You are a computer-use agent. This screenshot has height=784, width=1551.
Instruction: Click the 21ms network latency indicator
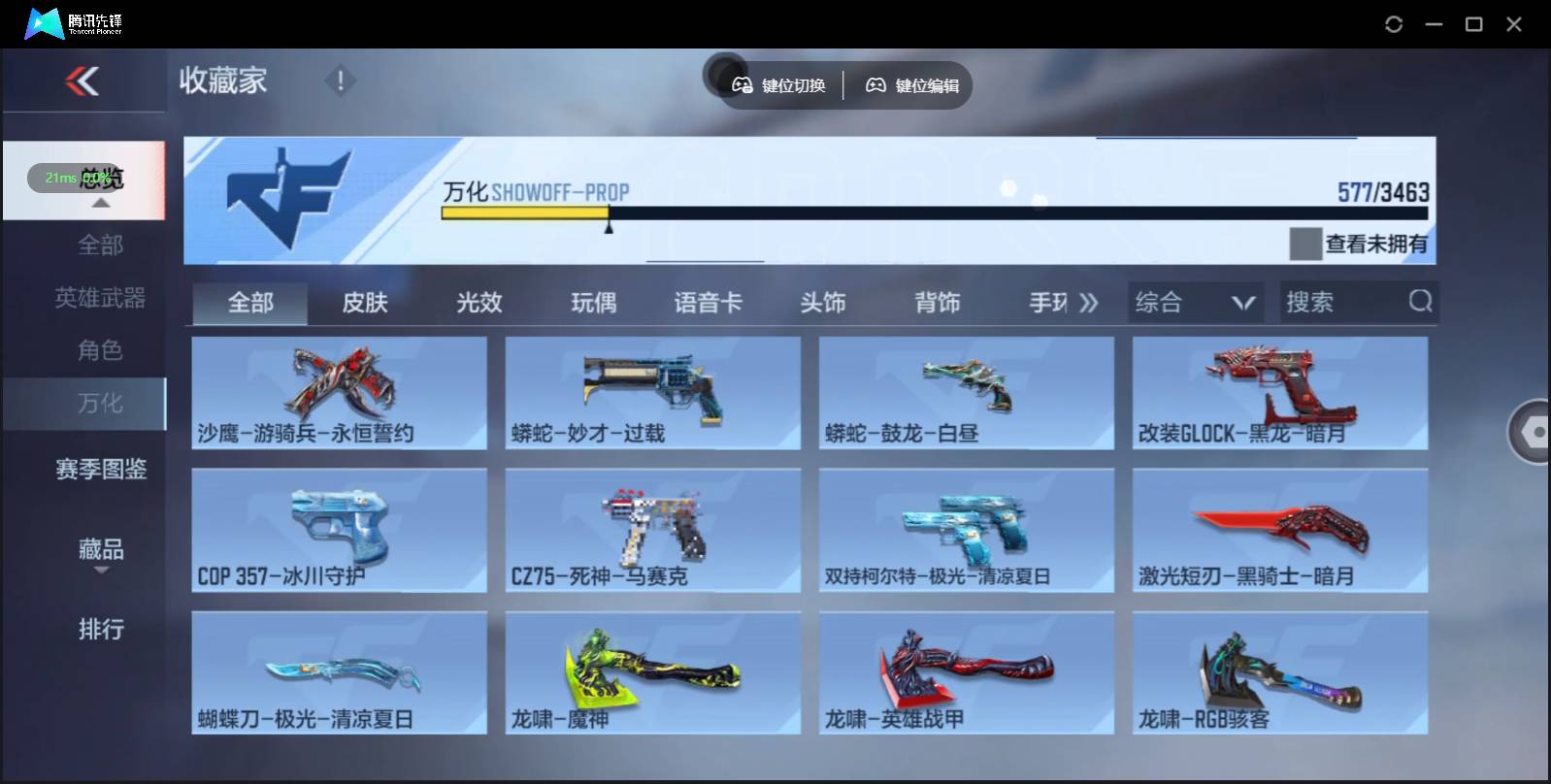pos(60,179)
